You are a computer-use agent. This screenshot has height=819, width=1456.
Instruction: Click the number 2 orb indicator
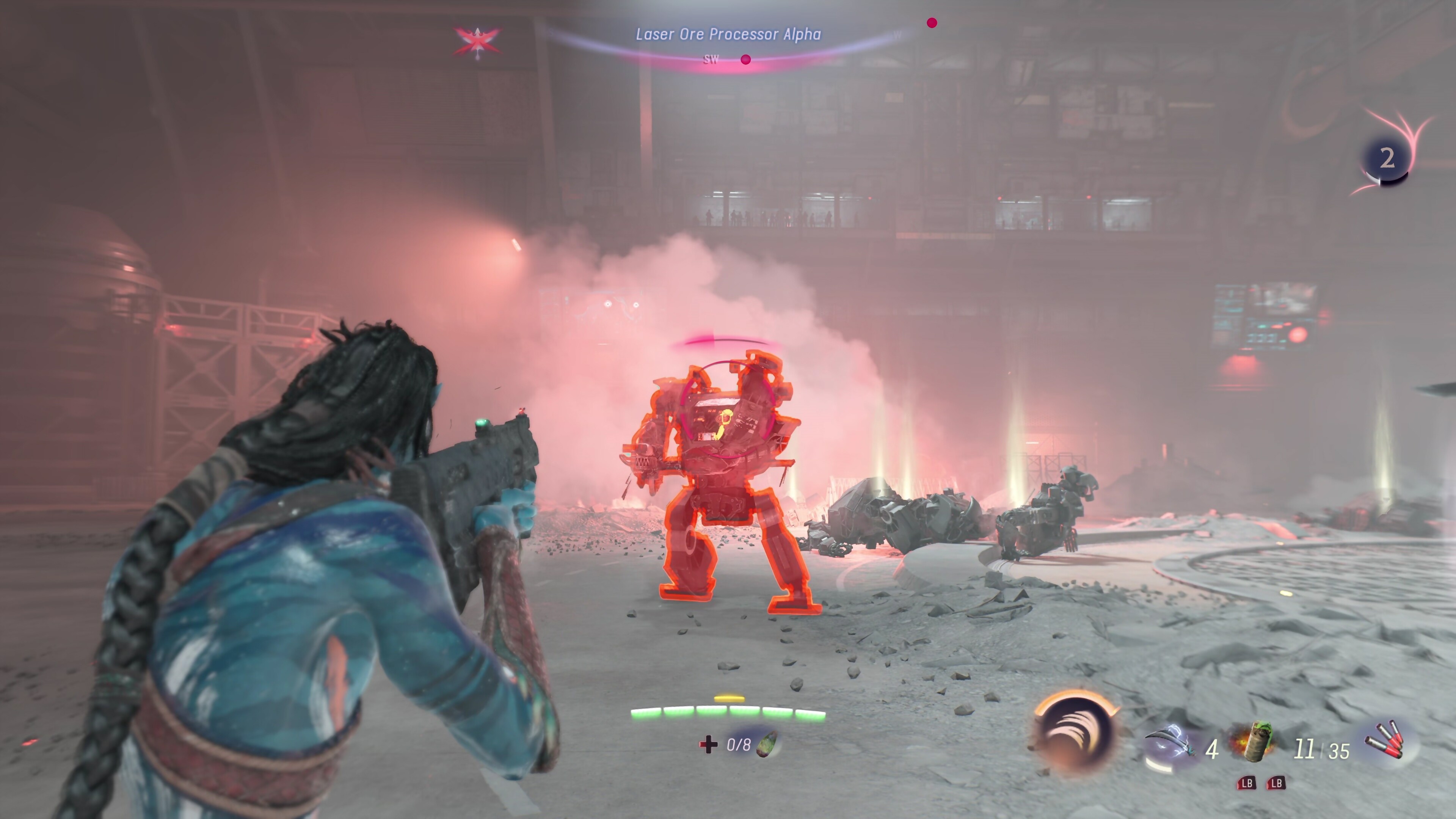(x=1387, y=159)
